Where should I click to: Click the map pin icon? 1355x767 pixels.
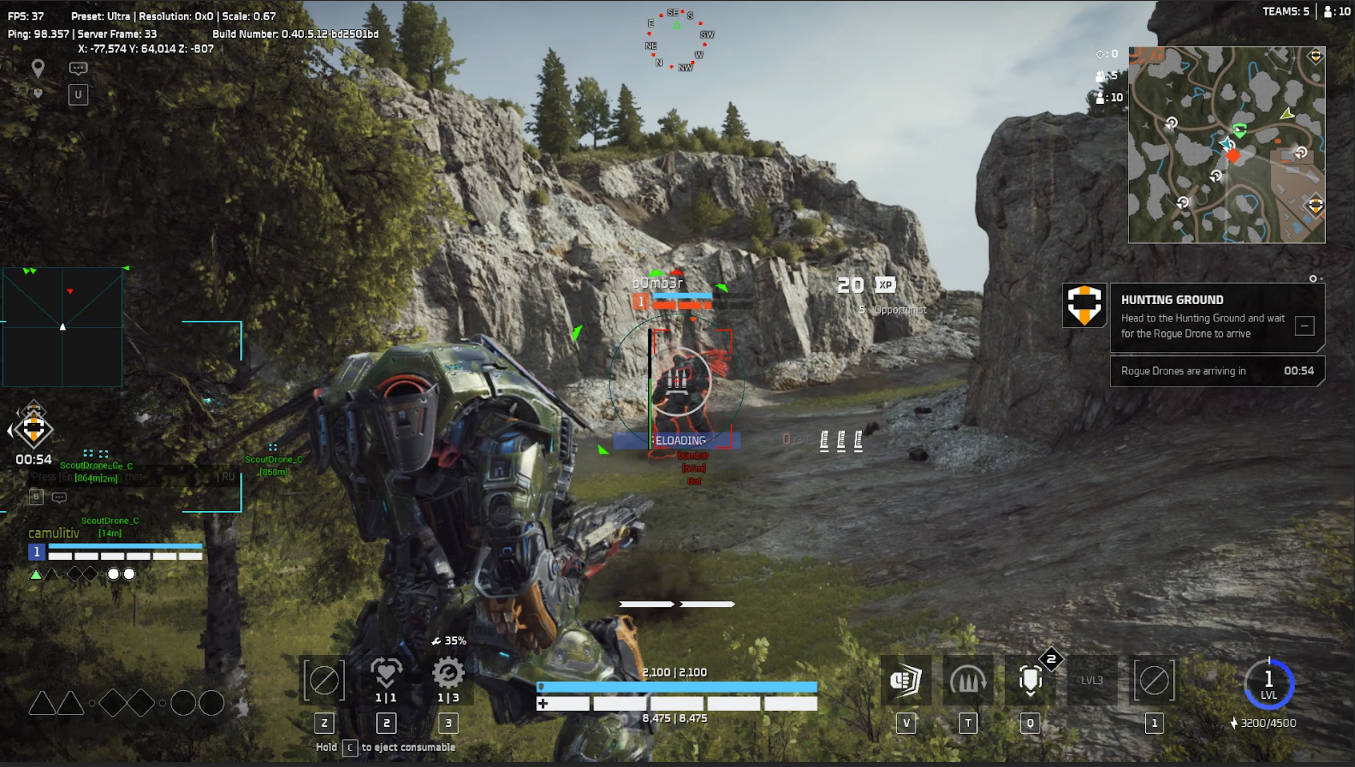[x=38, y=68]
